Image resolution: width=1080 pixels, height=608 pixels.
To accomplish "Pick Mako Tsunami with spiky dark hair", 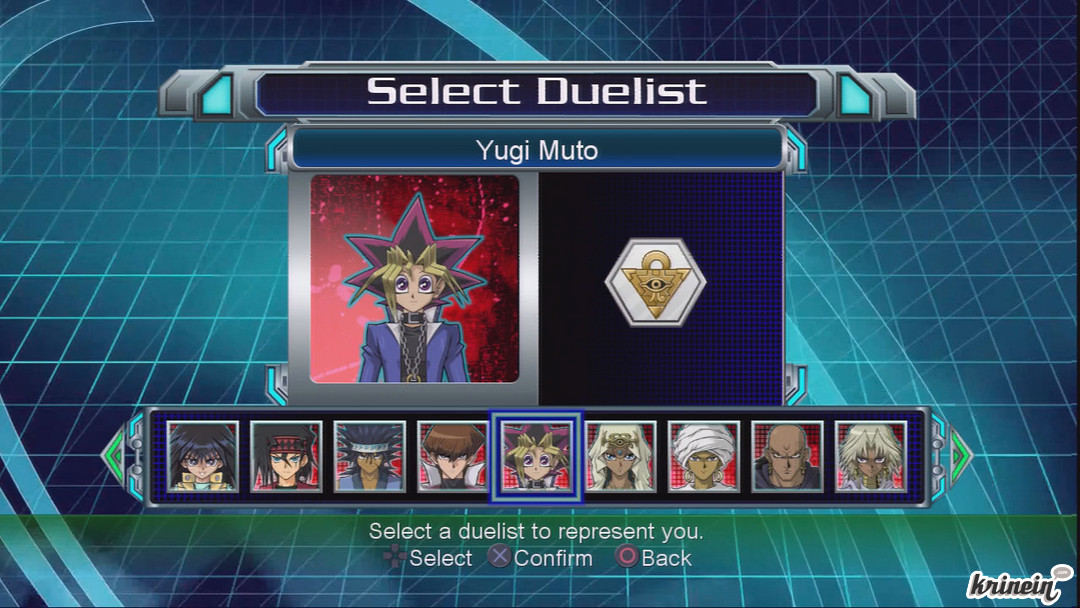I will pos(370,456).
